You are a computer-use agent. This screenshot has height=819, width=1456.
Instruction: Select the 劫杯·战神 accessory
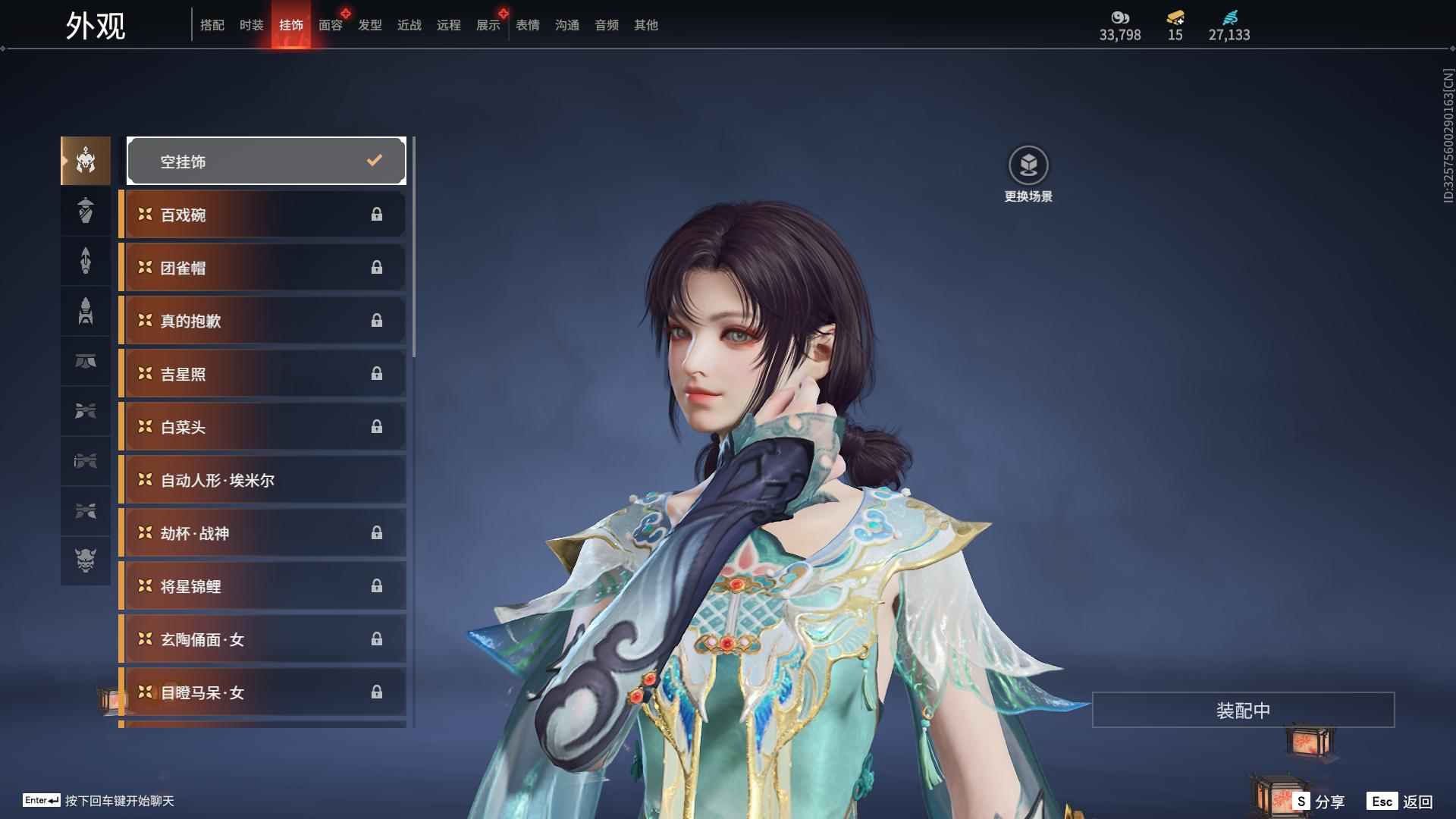click(262, 533)
